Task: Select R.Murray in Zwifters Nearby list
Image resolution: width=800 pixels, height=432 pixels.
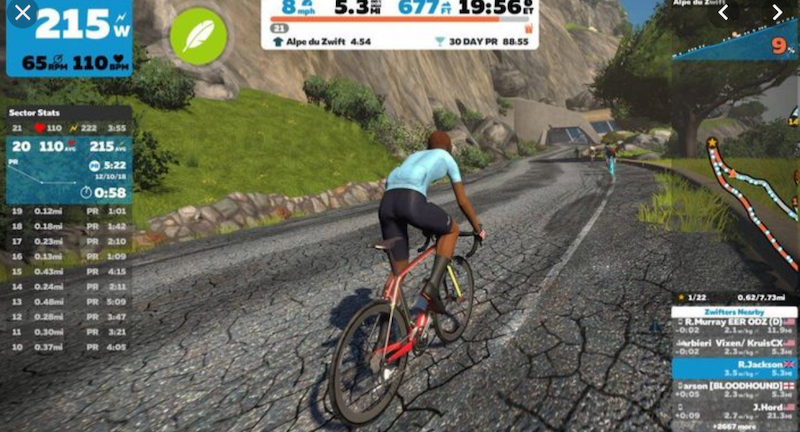Action: [x=735, y=326]
